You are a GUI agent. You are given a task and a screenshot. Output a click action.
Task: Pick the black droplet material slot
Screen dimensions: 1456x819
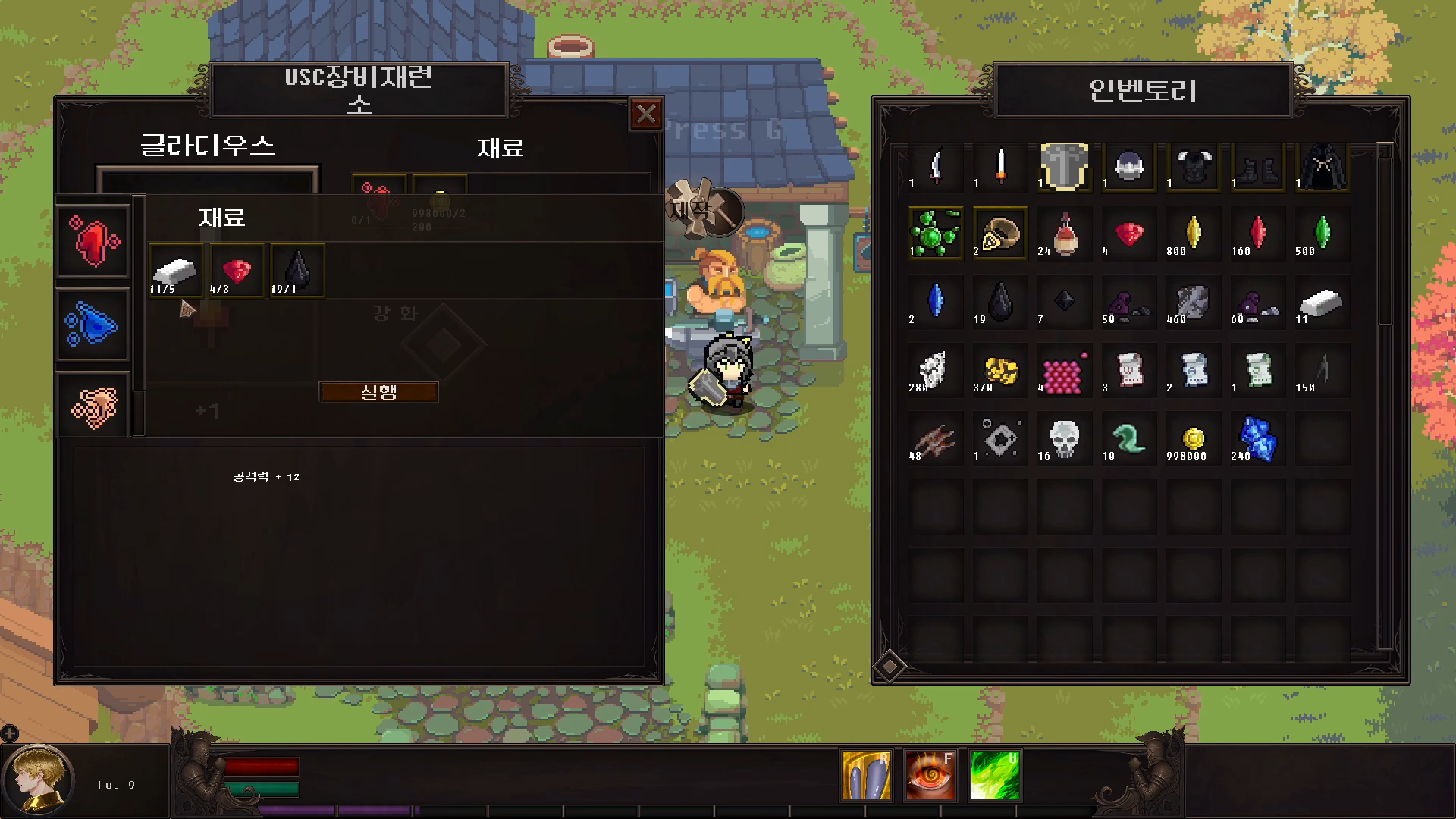(x=297, y=271)
